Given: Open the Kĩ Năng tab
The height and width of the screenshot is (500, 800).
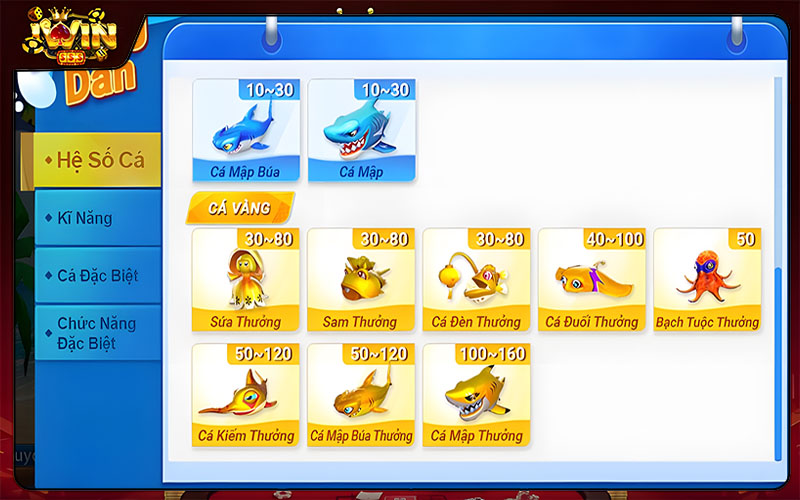Looking at the screenshot, I should [x=97, y=218].
